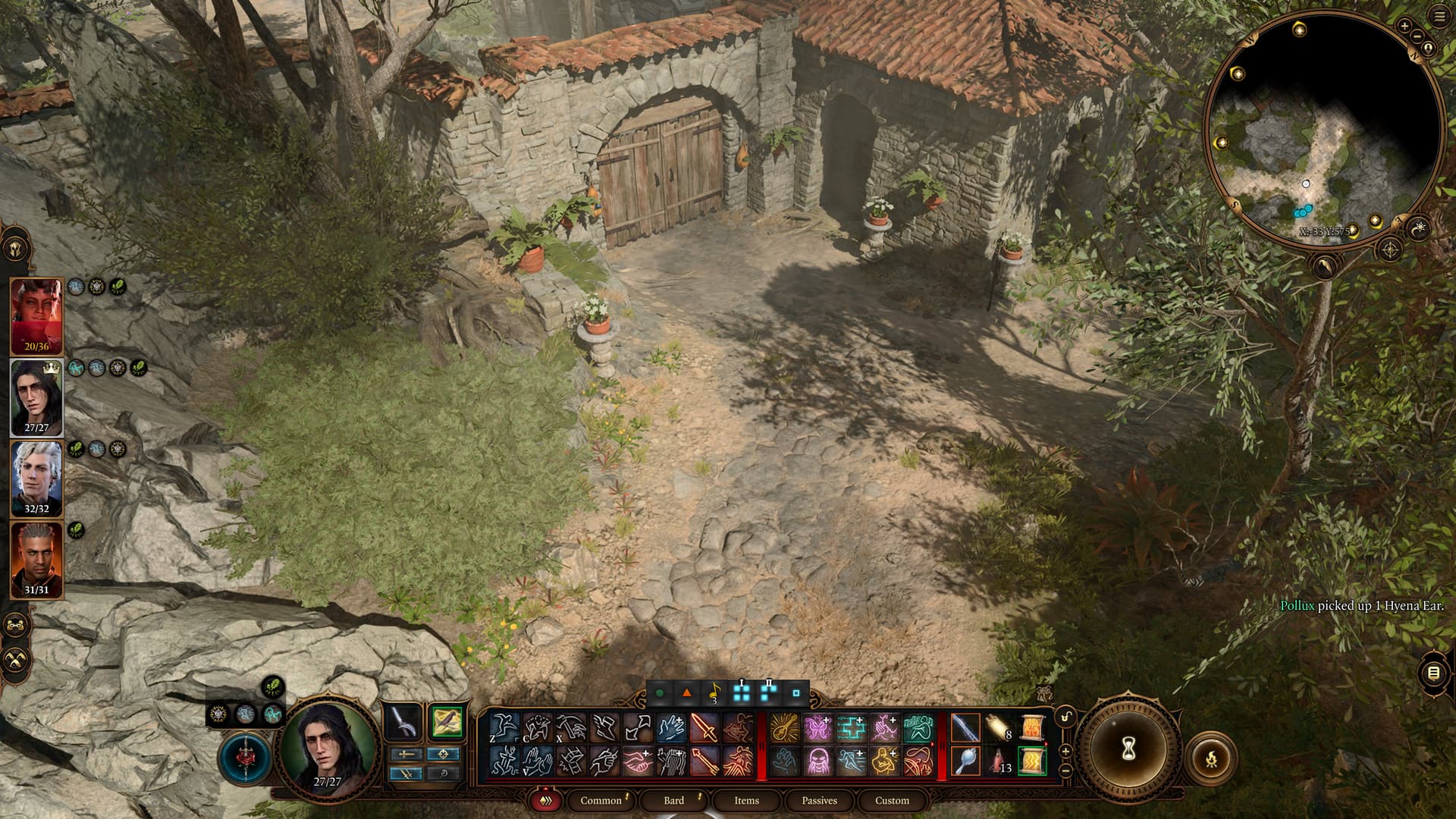Select the pink butterfly spell icon
The image size is (1456, 819).
(817, 728)
